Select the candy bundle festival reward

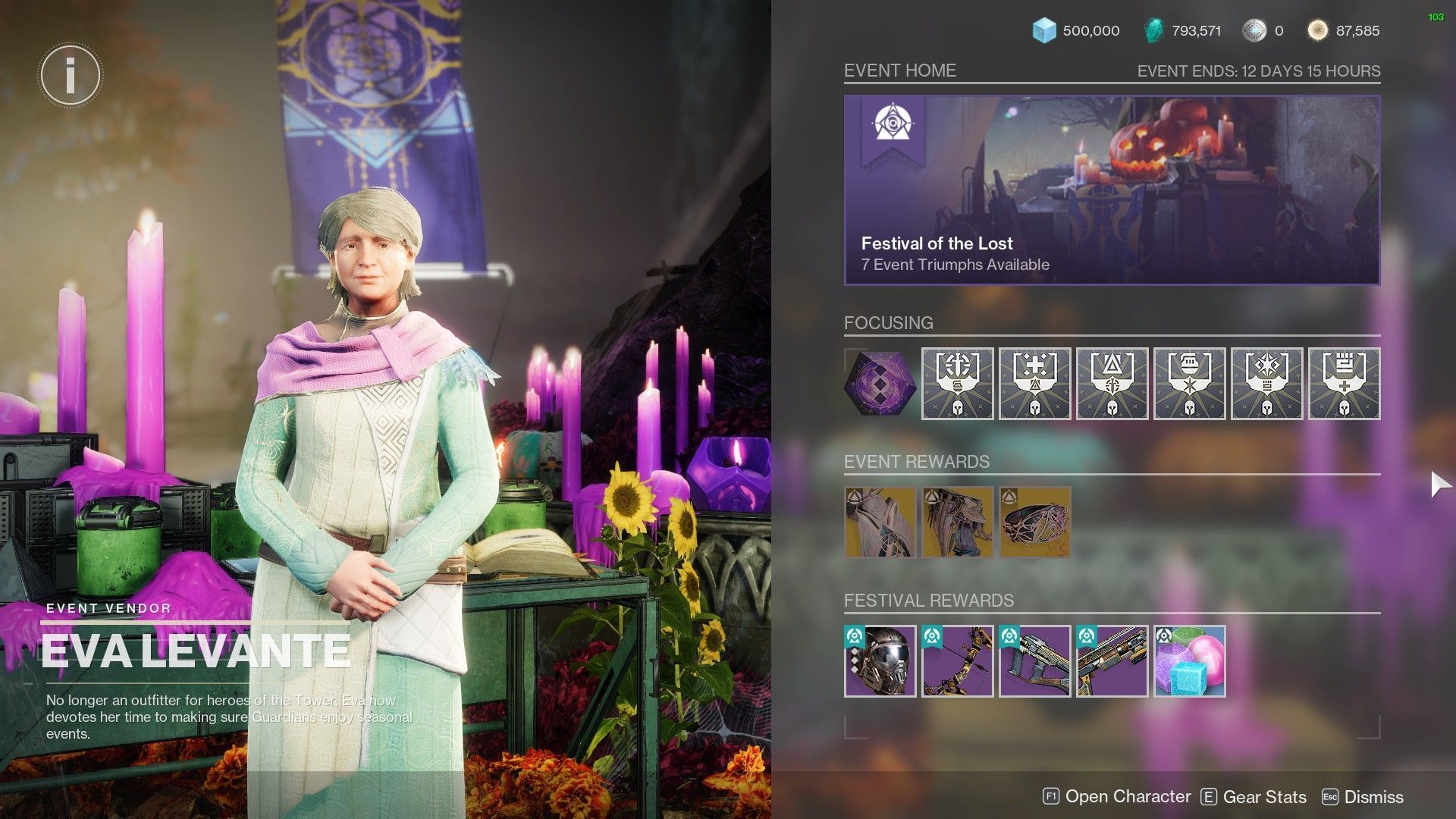pyautogui.click(x=1189, y=661)
